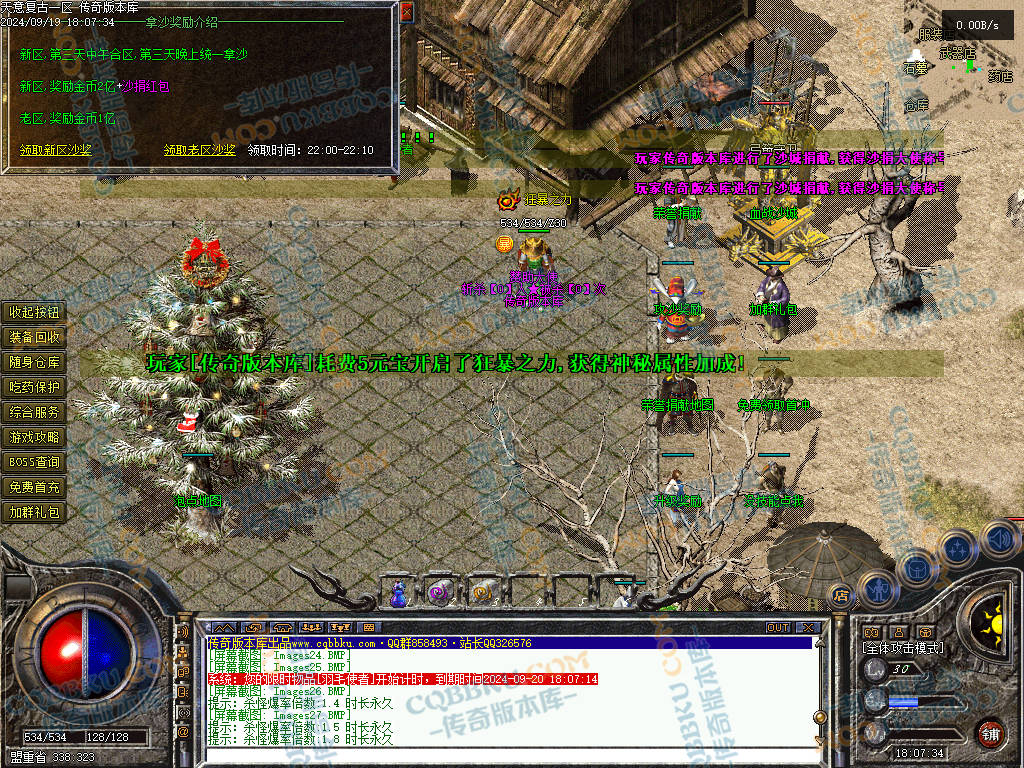Claim new-server reward via 领取新区沙奖

(56, 150)
